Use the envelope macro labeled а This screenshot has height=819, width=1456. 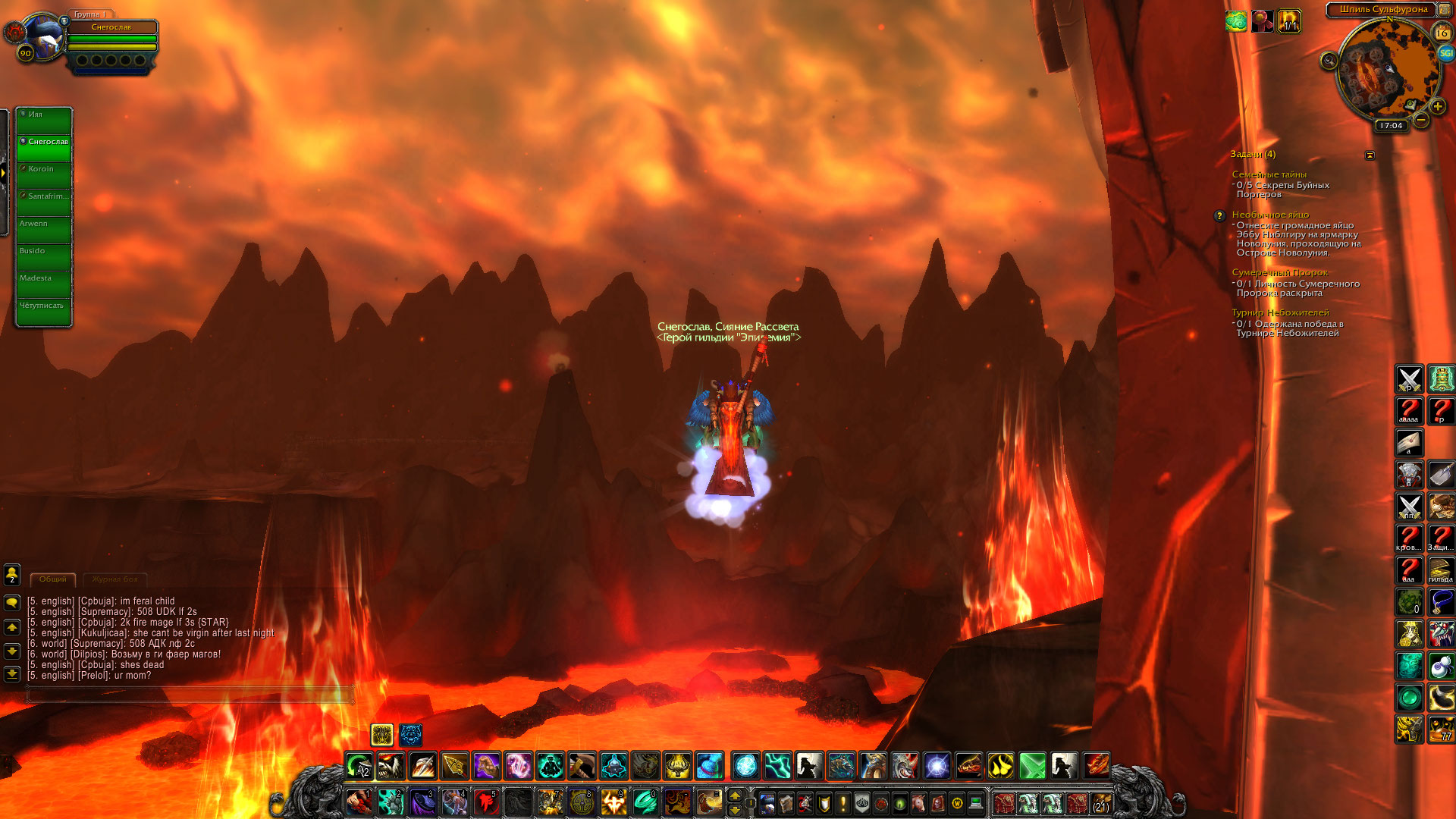pyautogui.click(x=1409, y=442)
